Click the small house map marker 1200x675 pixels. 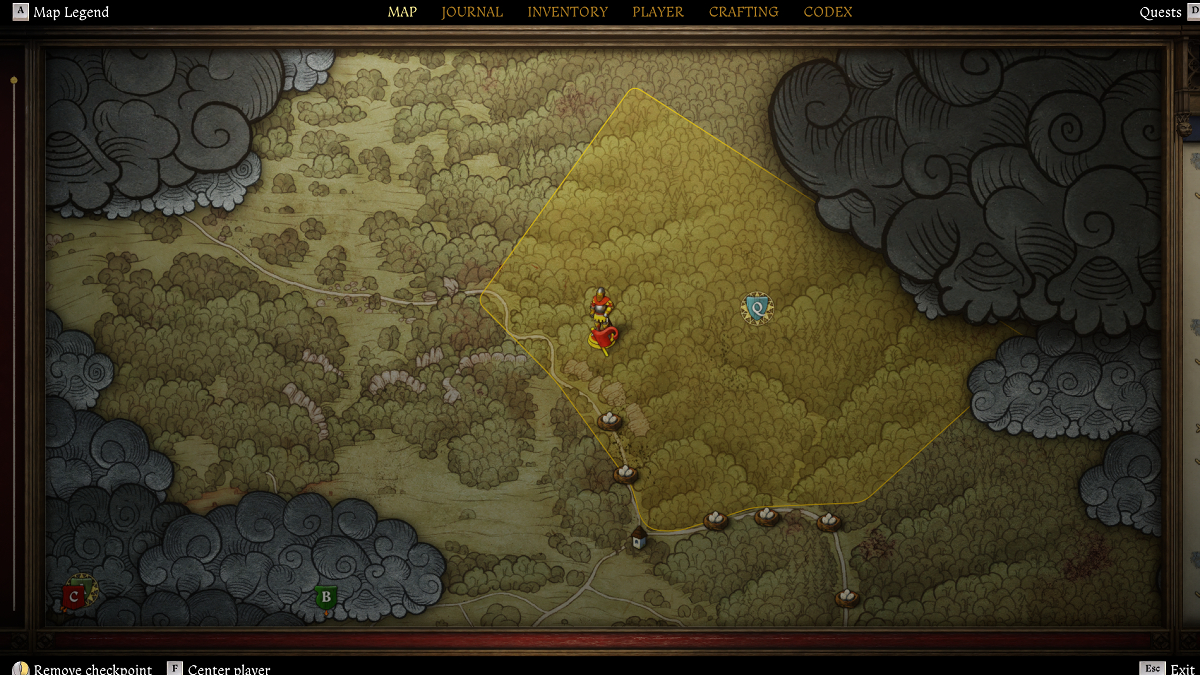pos(639,540)
